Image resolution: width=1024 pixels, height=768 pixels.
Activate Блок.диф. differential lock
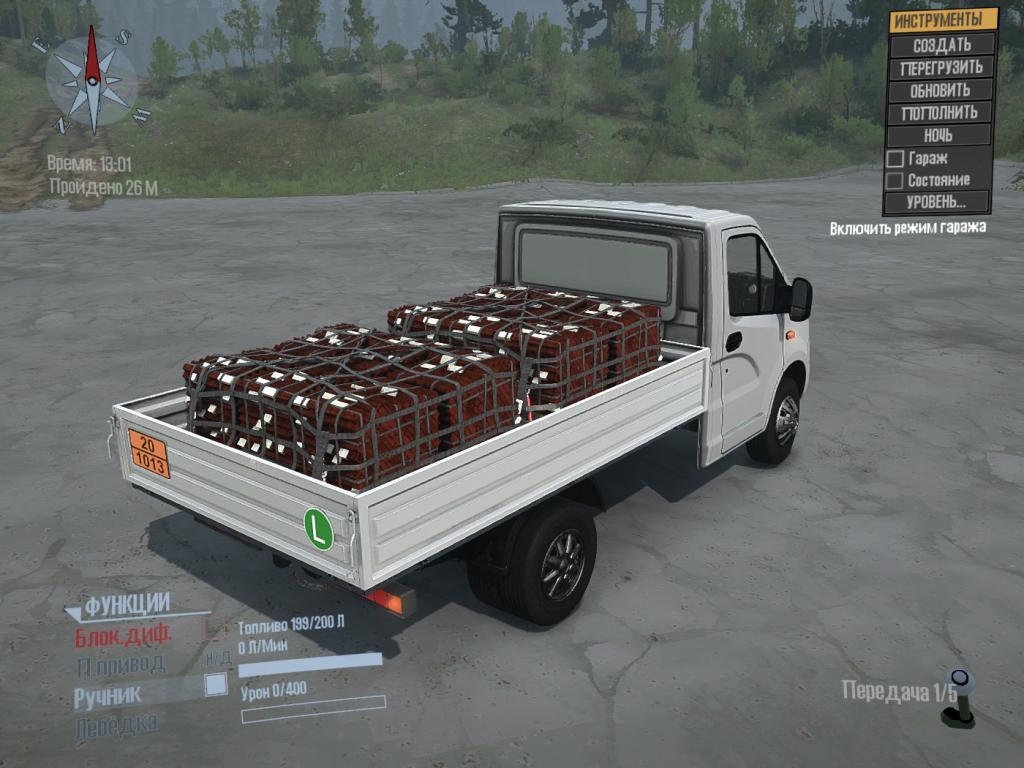coord(123,635)
